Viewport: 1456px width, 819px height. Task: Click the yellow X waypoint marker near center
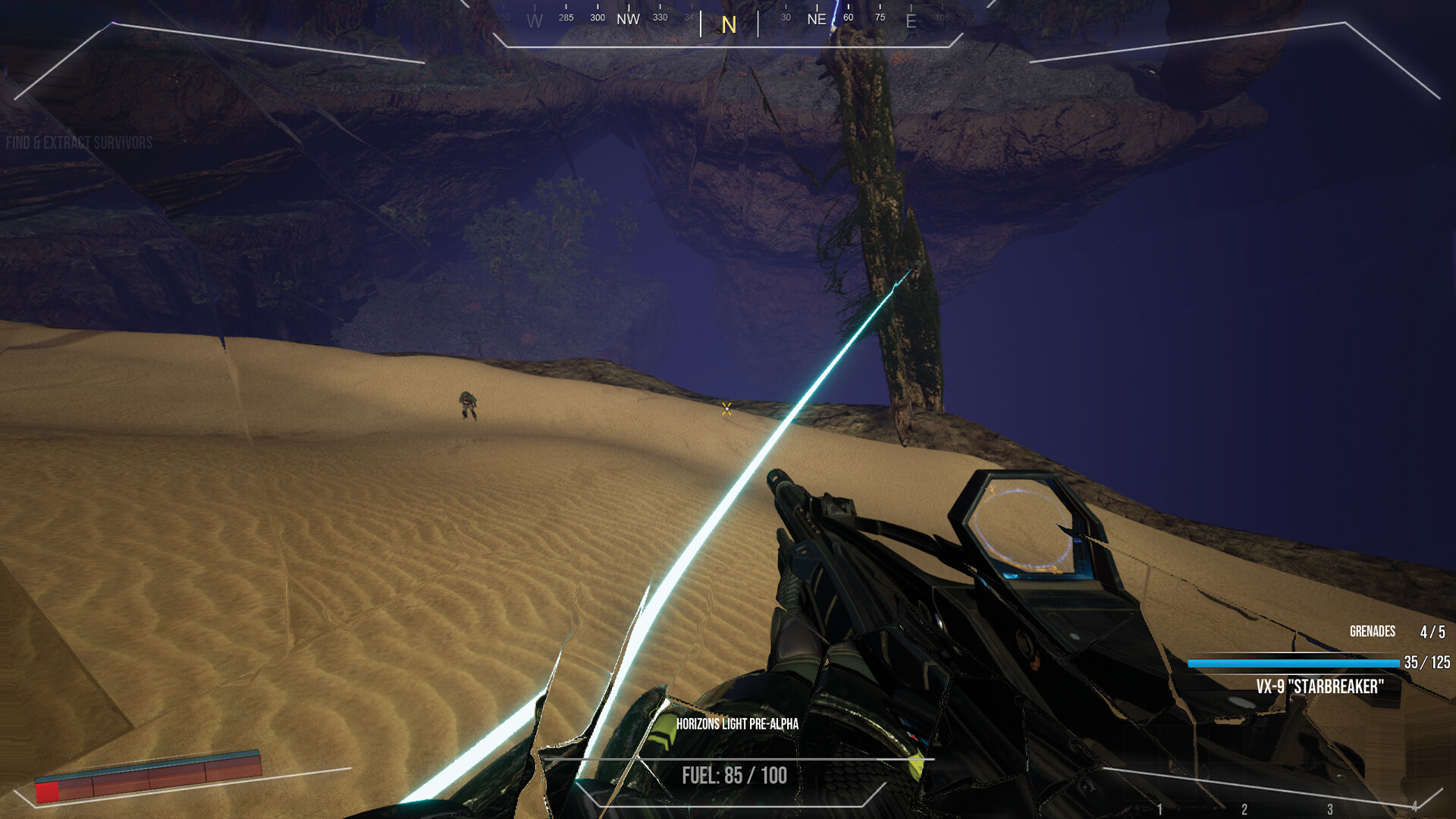[726, 411]
